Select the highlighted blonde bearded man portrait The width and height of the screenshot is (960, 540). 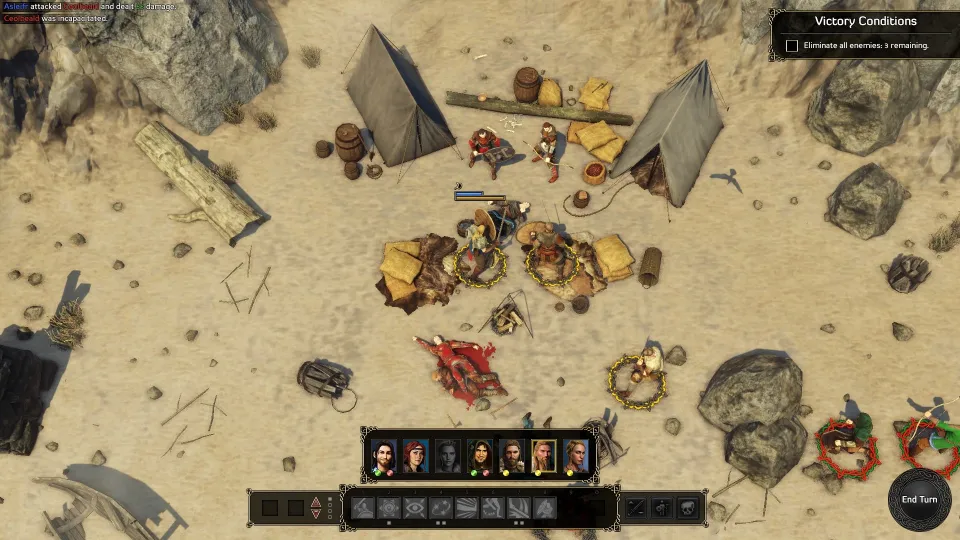point(544,455)
